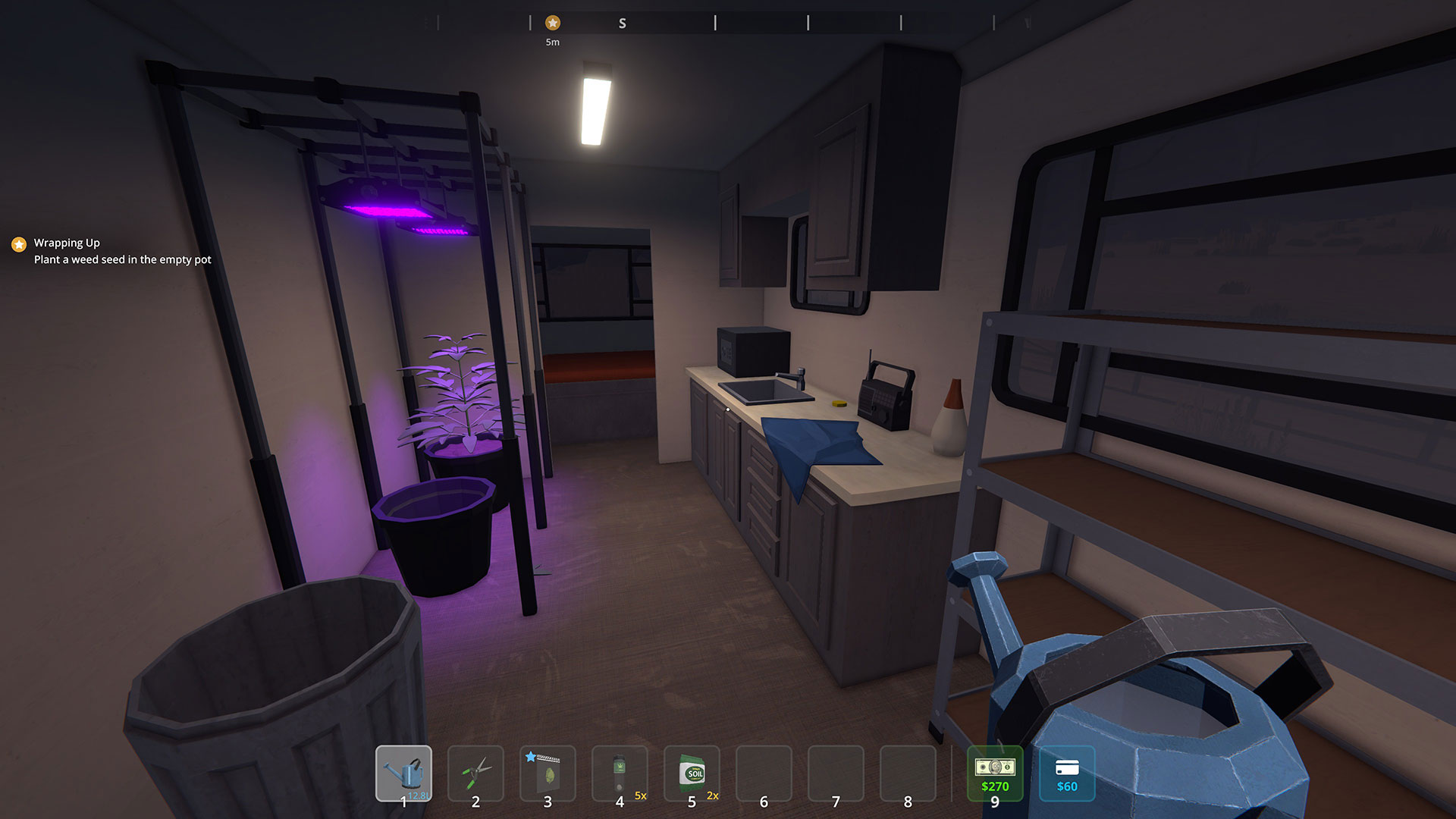
Task: Select the $270 cash slot
Action: (x=995, y=773)
